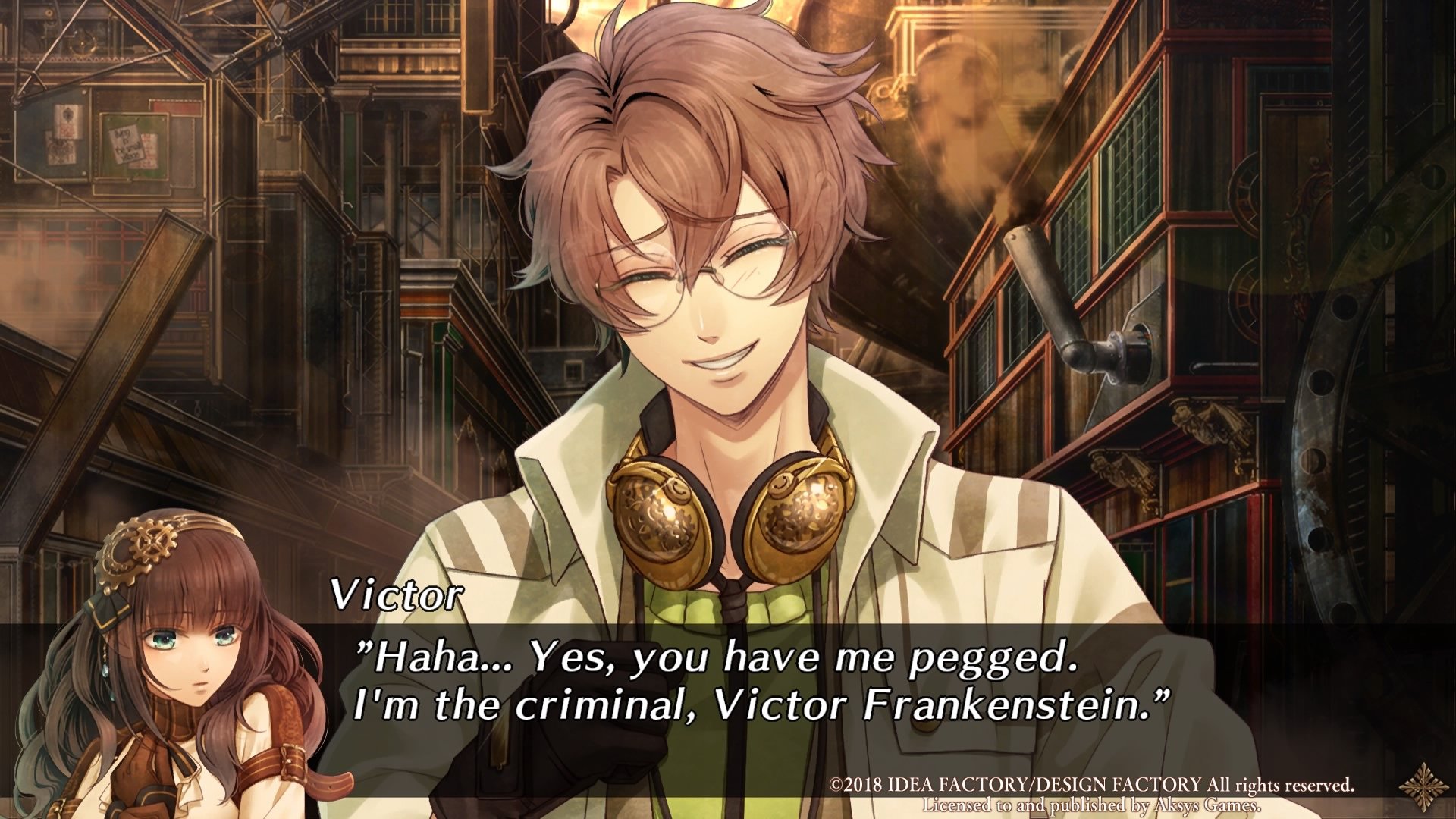The width and height of the screenshot is (1456, 819).
Task: Advance Victor's dialogue text box
Action: pyautogui.click(x=758, y=682)
